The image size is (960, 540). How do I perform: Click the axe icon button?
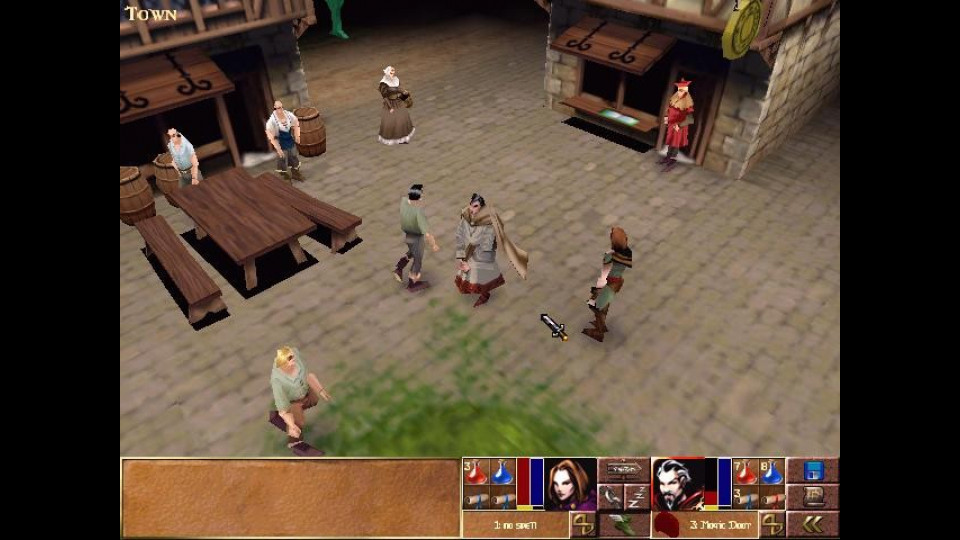(x=610, y=497)
